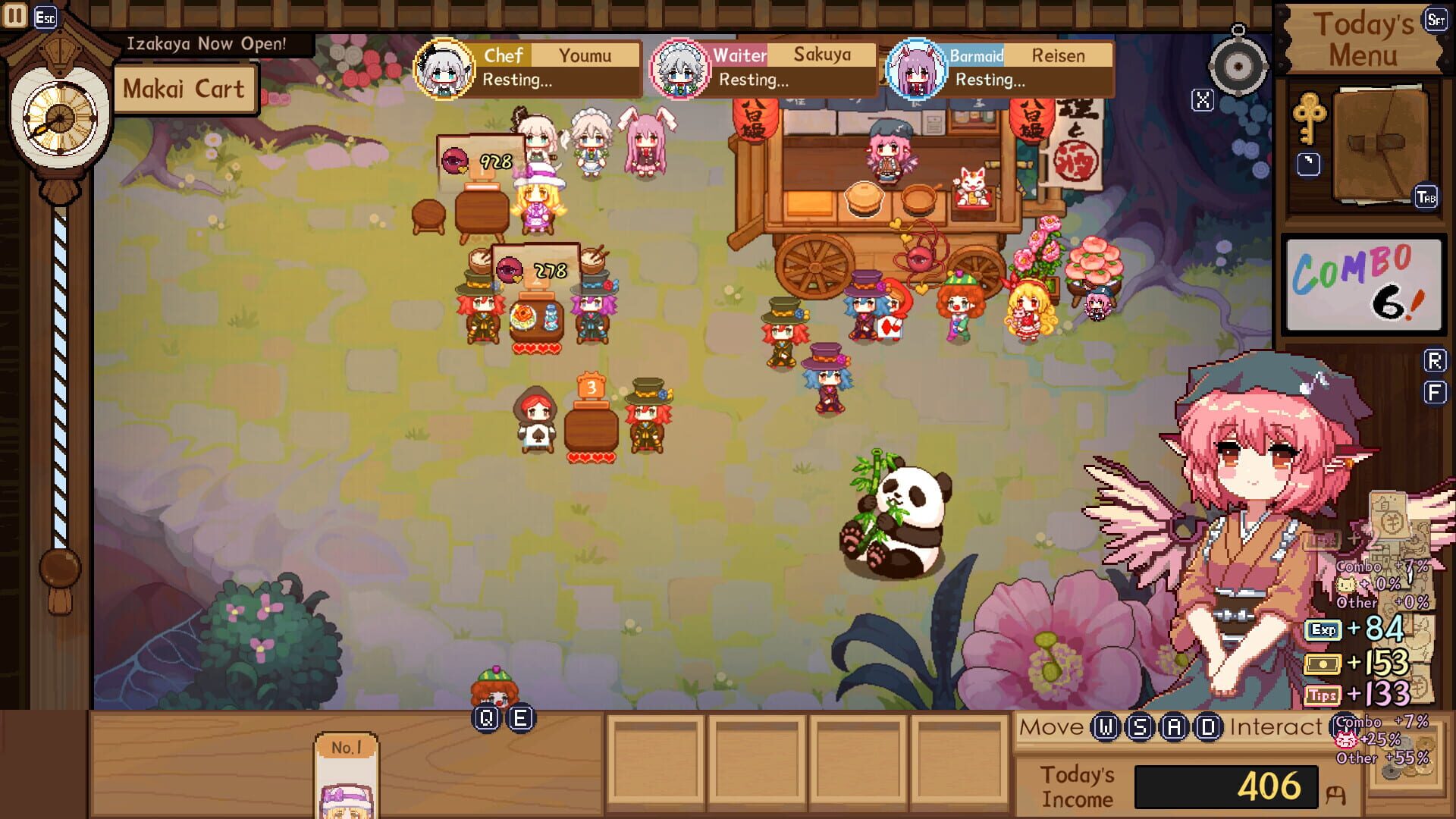The image size is (1456, 819).
Task: Toggle the F key ability on the right edge
Action: pos(1434,392)
